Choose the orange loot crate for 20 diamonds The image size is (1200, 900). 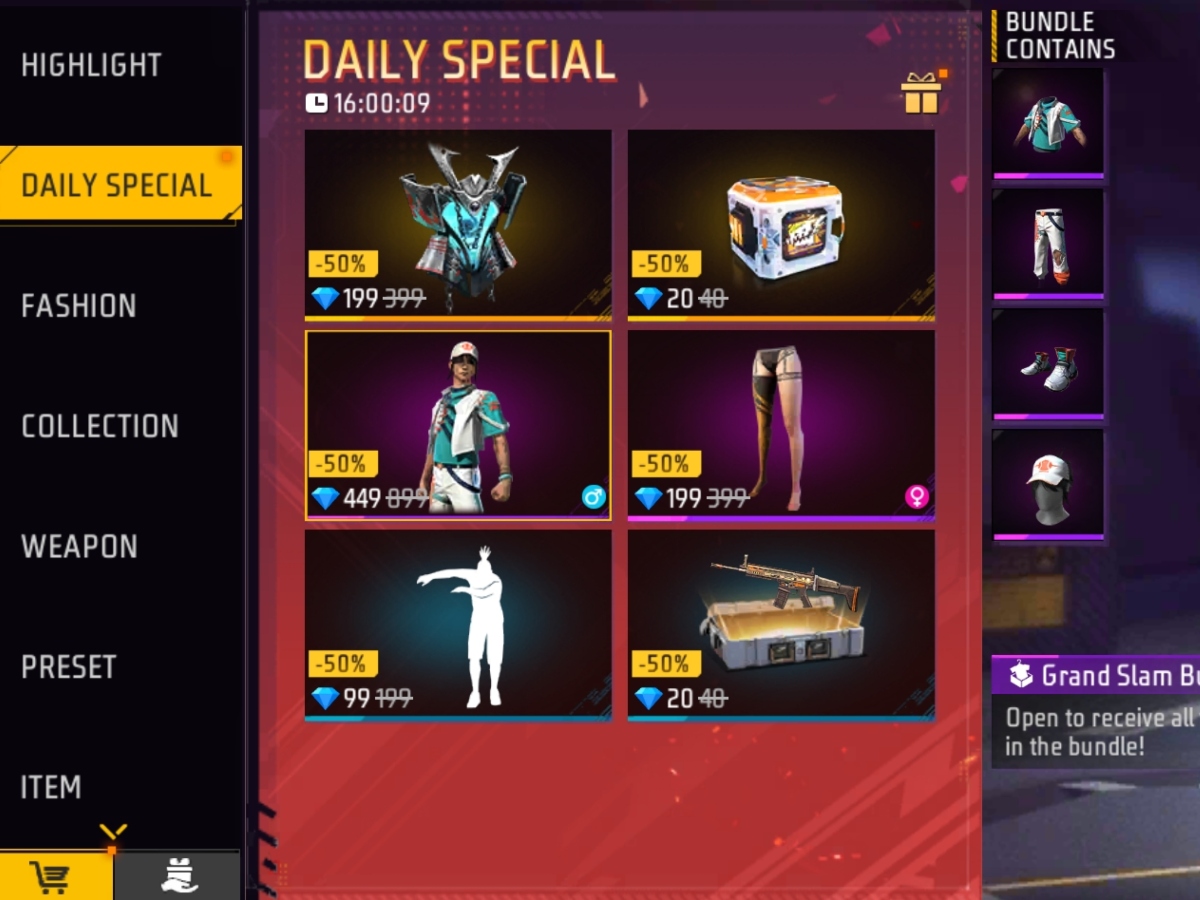pos(781,224)
